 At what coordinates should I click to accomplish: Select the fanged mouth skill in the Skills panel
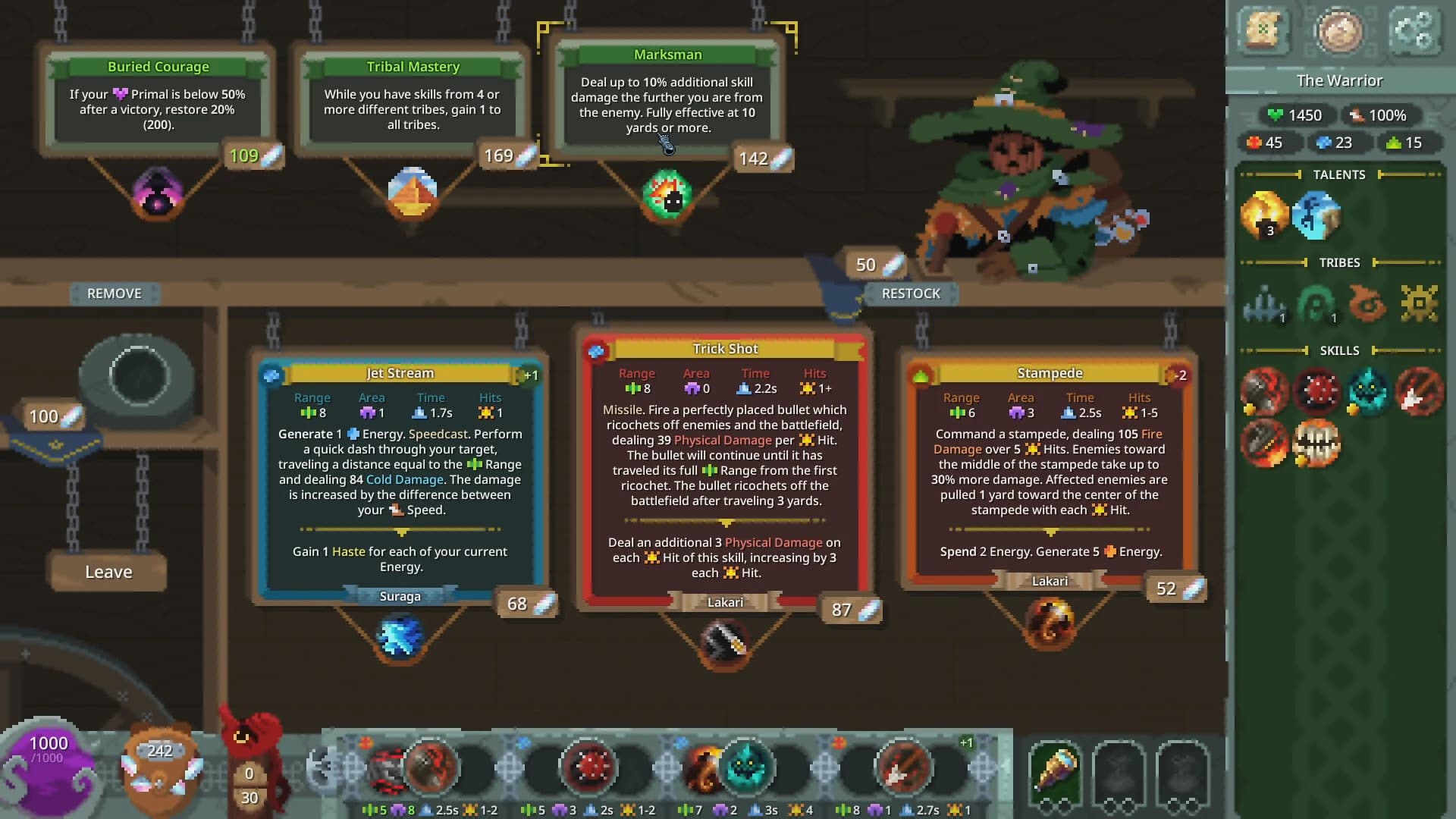point(1317,444)
